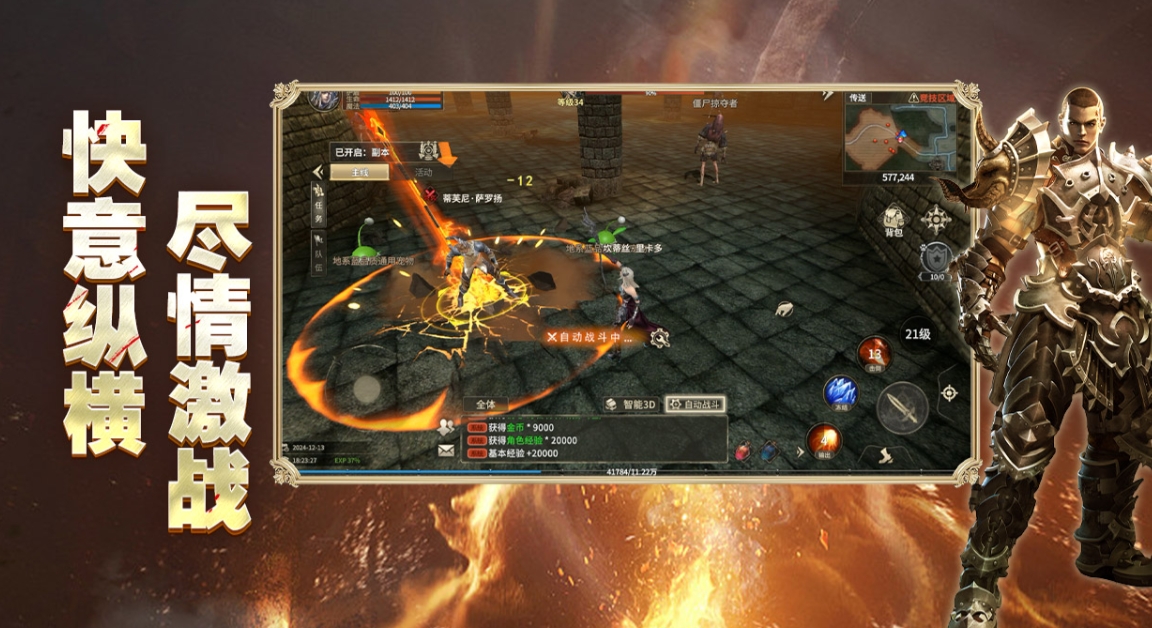Open the player portrait in the corner
This screenshot has width=1152, height=628.
[322, 98]
